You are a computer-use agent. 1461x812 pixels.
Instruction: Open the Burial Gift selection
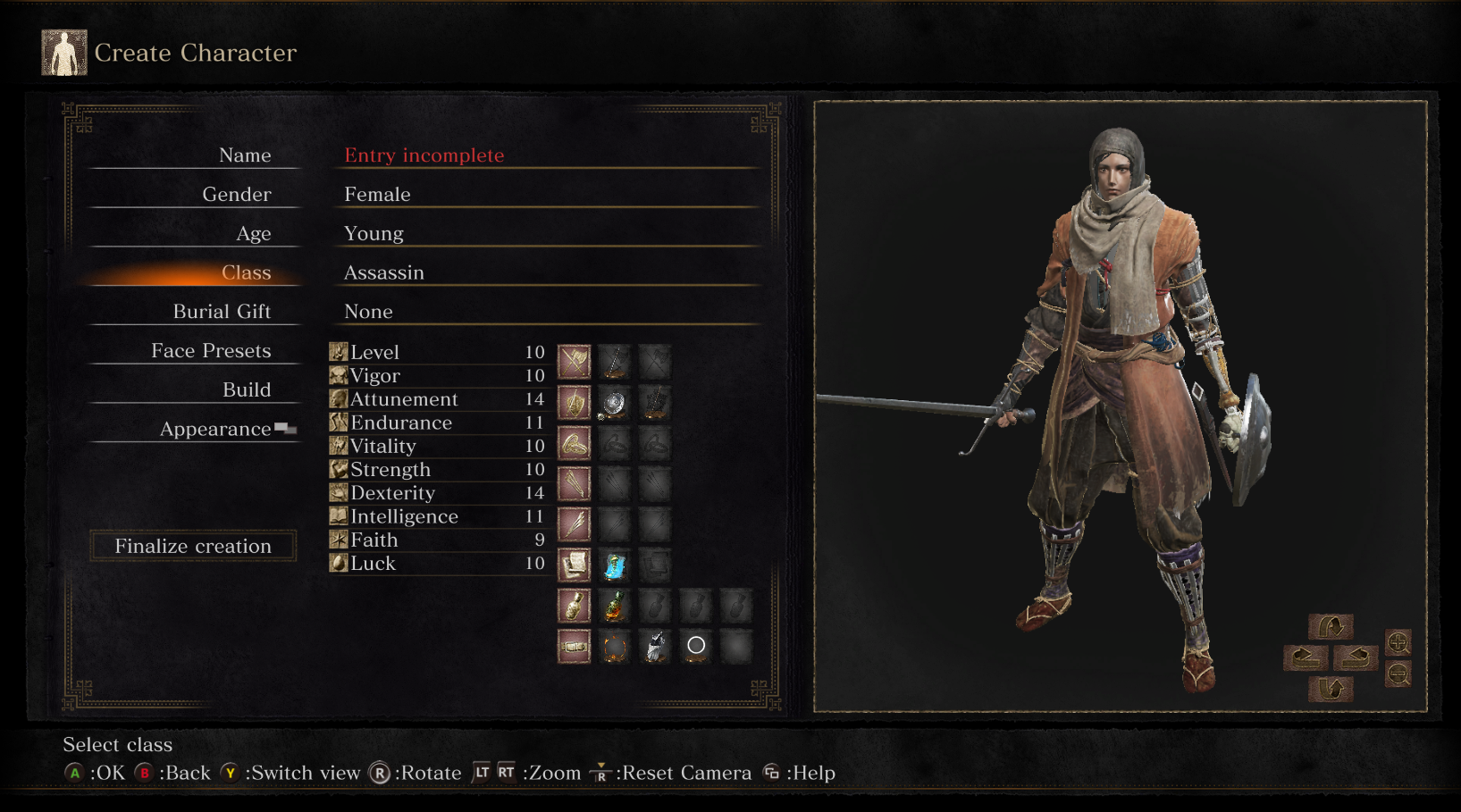222,312
